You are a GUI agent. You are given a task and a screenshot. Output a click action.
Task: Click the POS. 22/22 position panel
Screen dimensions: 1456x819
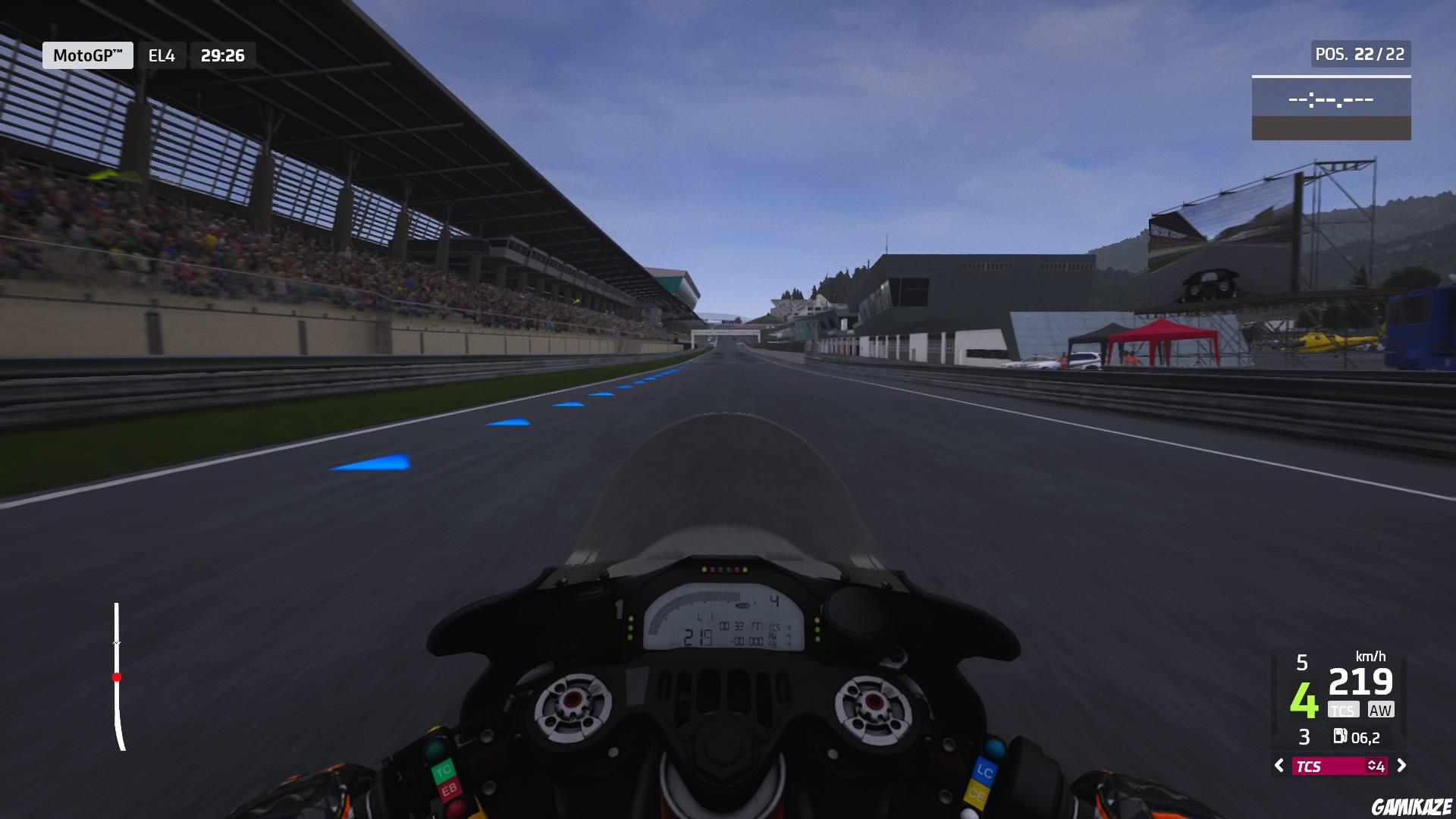[1359, 54]
